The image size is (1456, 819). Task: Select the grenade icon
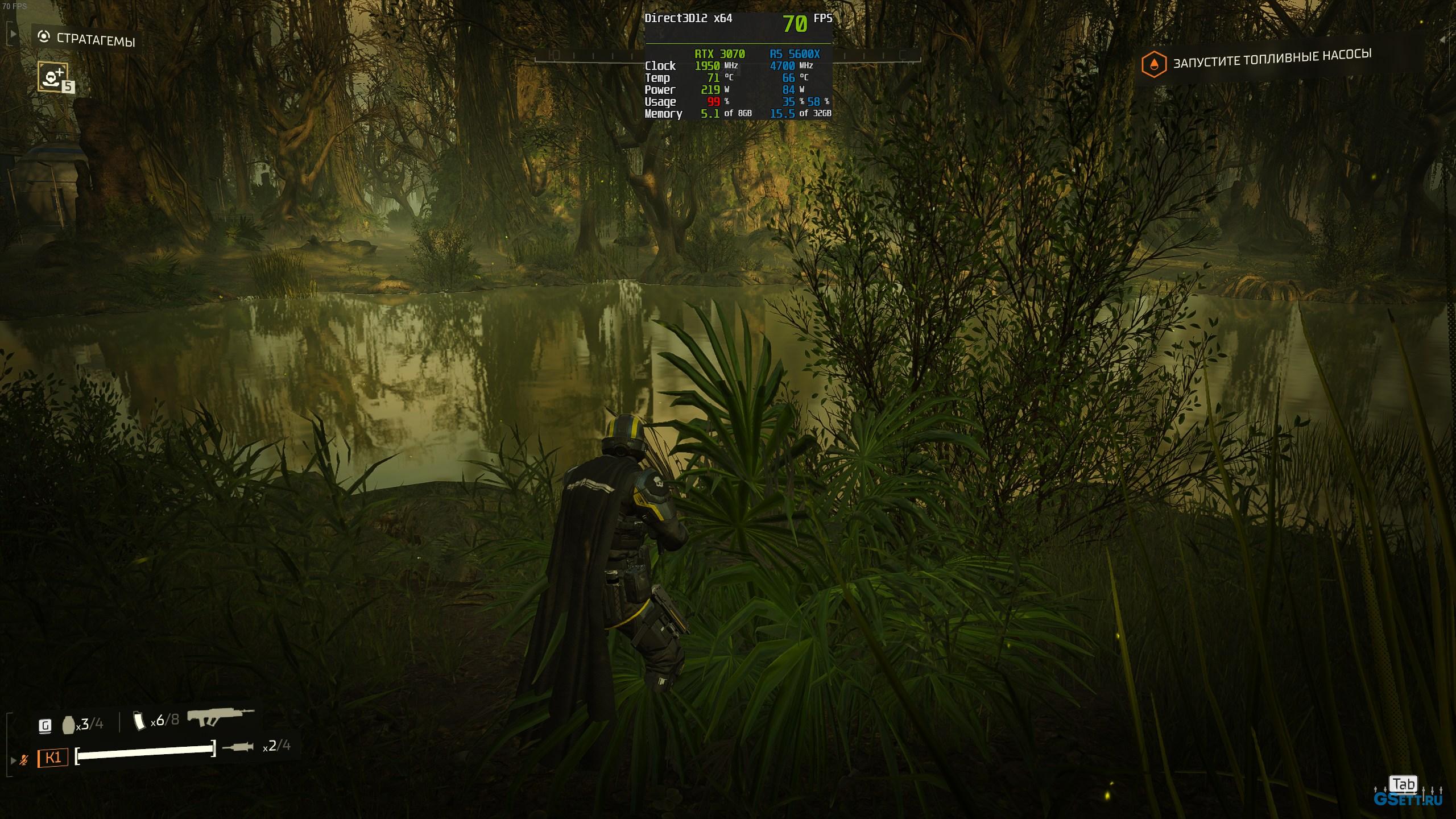point(68,725)
